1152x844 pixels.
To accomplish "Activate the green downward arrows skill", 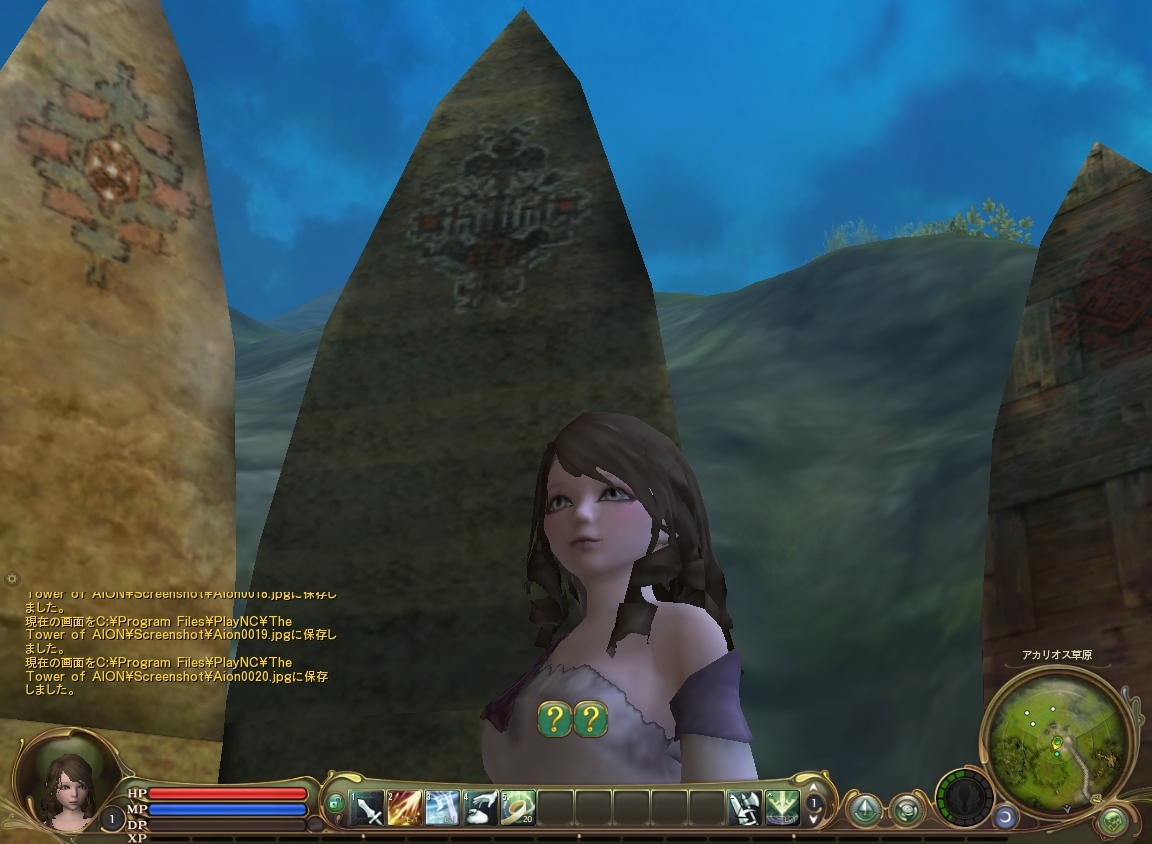I will (782, 806).
